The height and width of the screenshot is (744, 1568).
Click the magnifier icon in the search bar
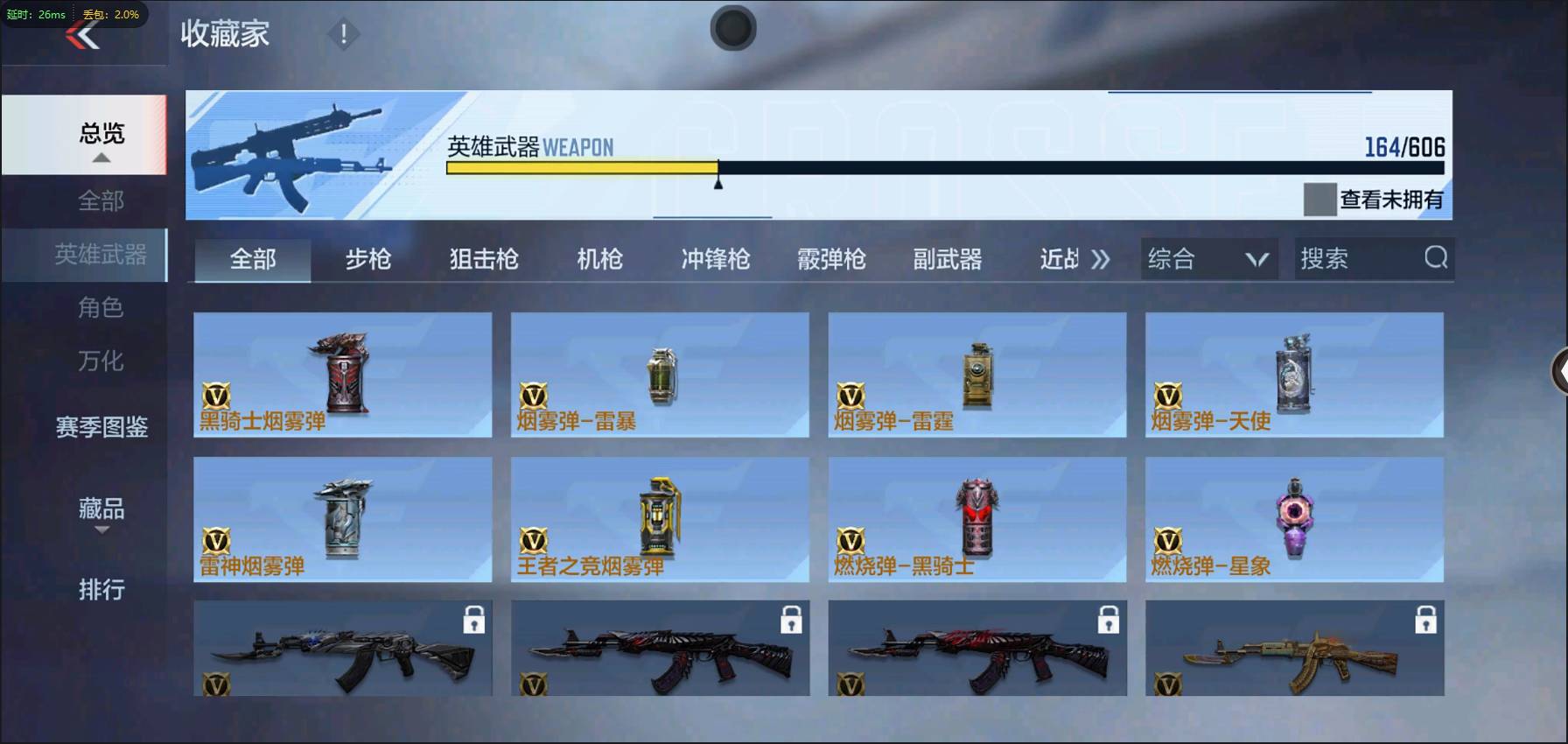coord(1433,258)
